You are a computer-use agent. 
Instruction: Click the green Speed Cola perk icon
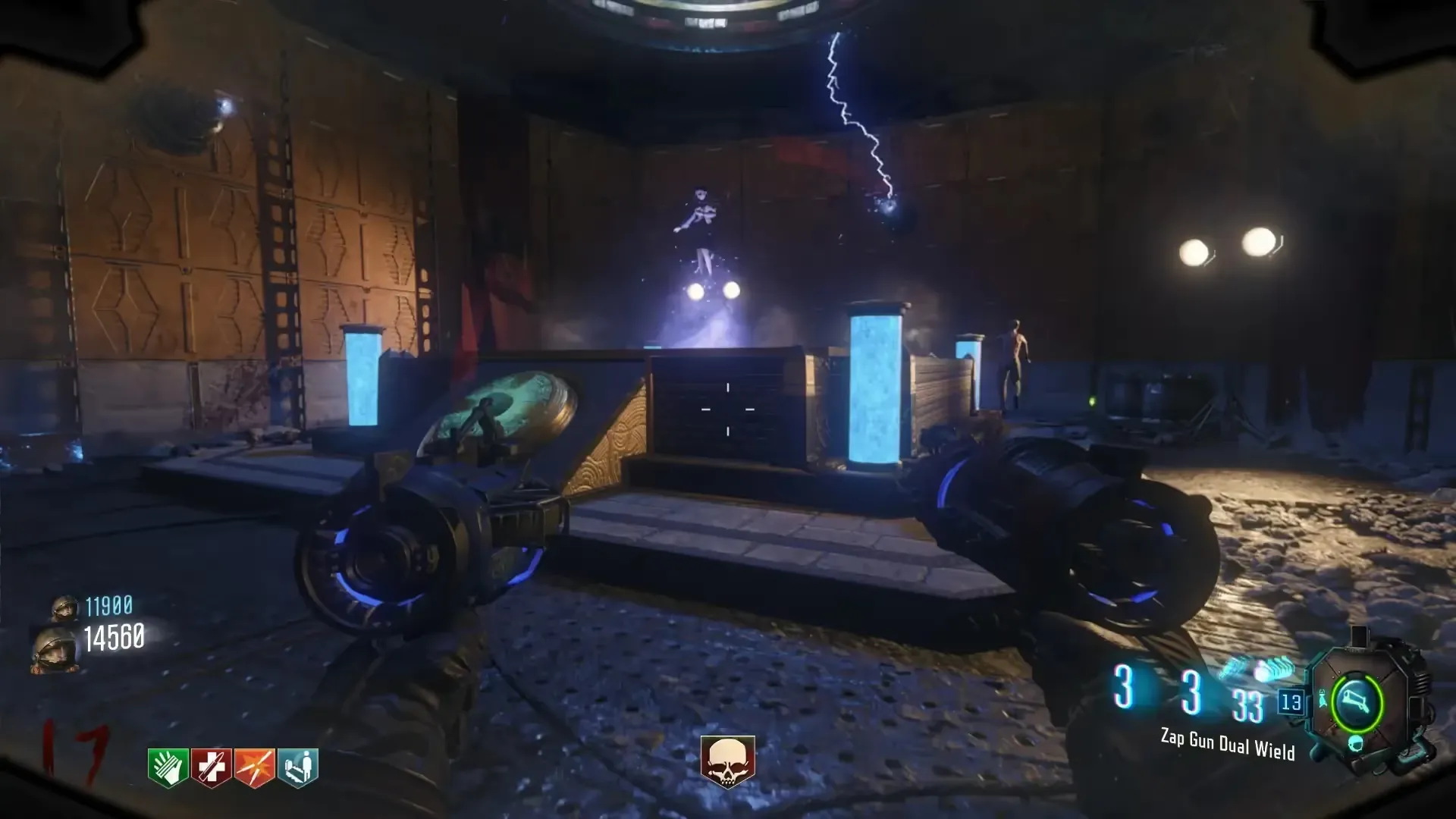click(168, 767)
